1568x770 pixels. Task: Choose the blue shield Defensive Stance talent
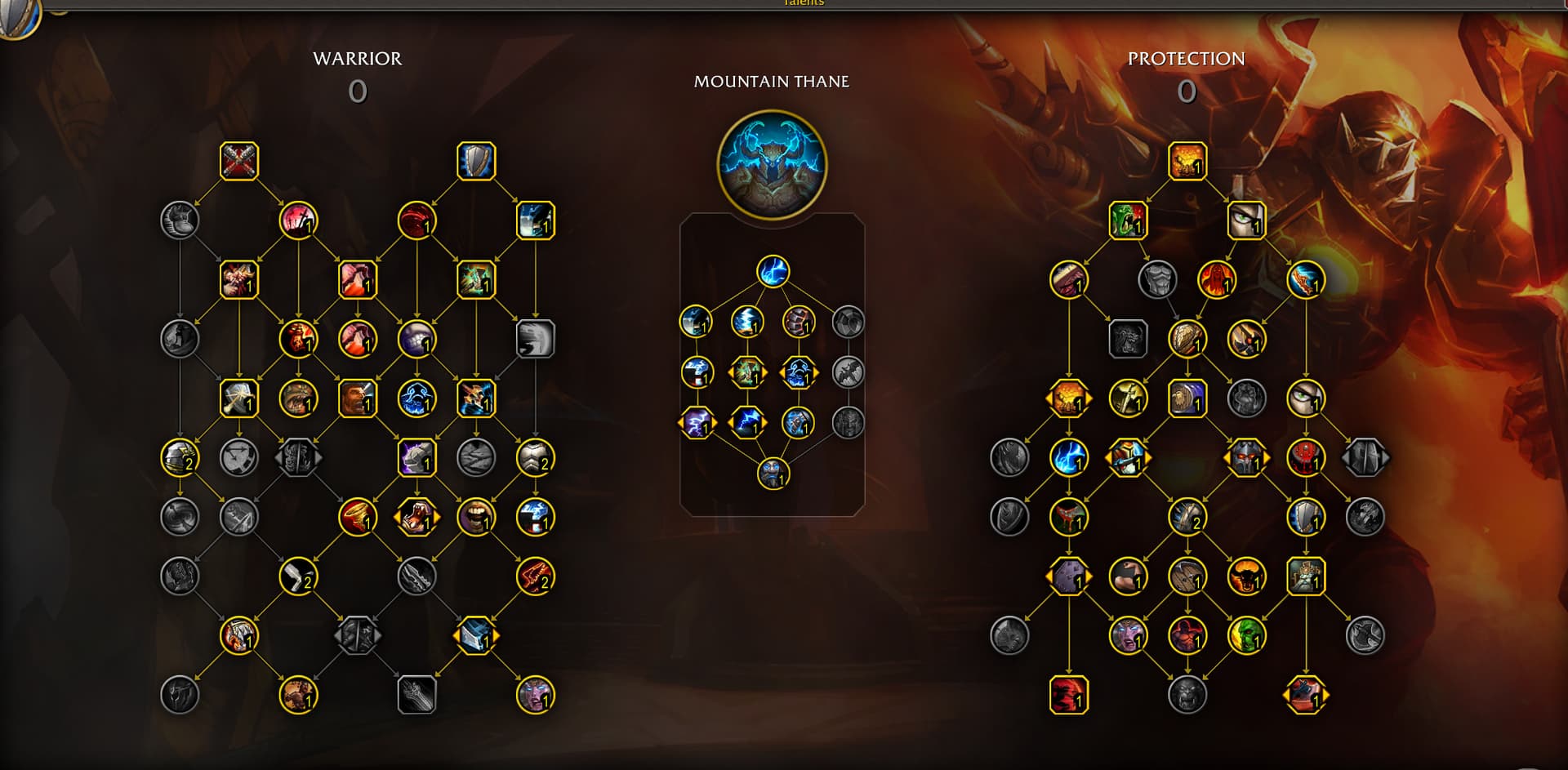coord(476,161)
